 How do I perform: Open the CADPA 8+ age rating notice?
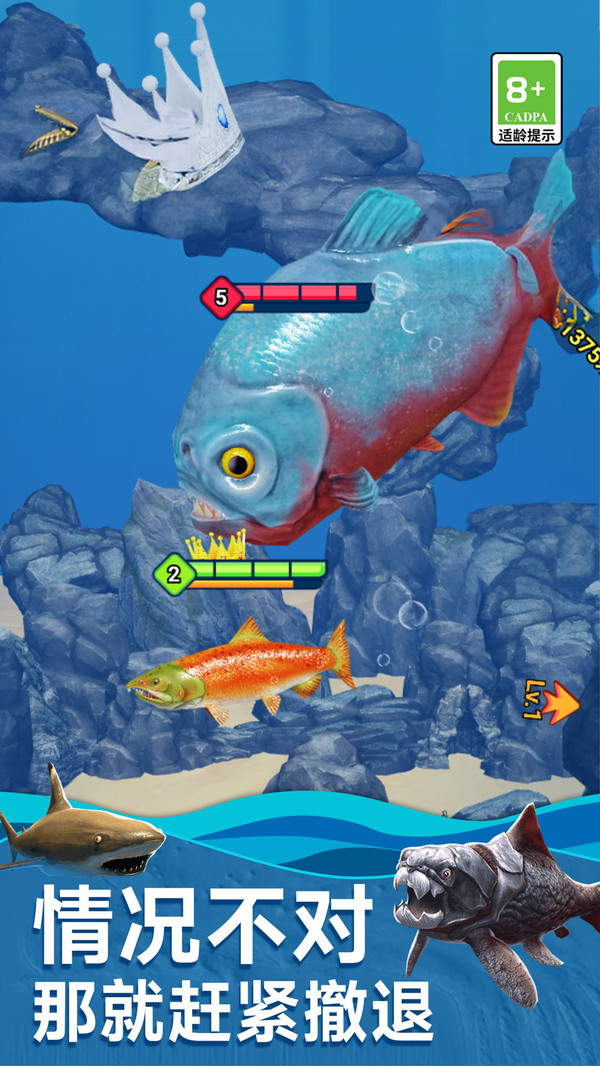pos(526,99)
